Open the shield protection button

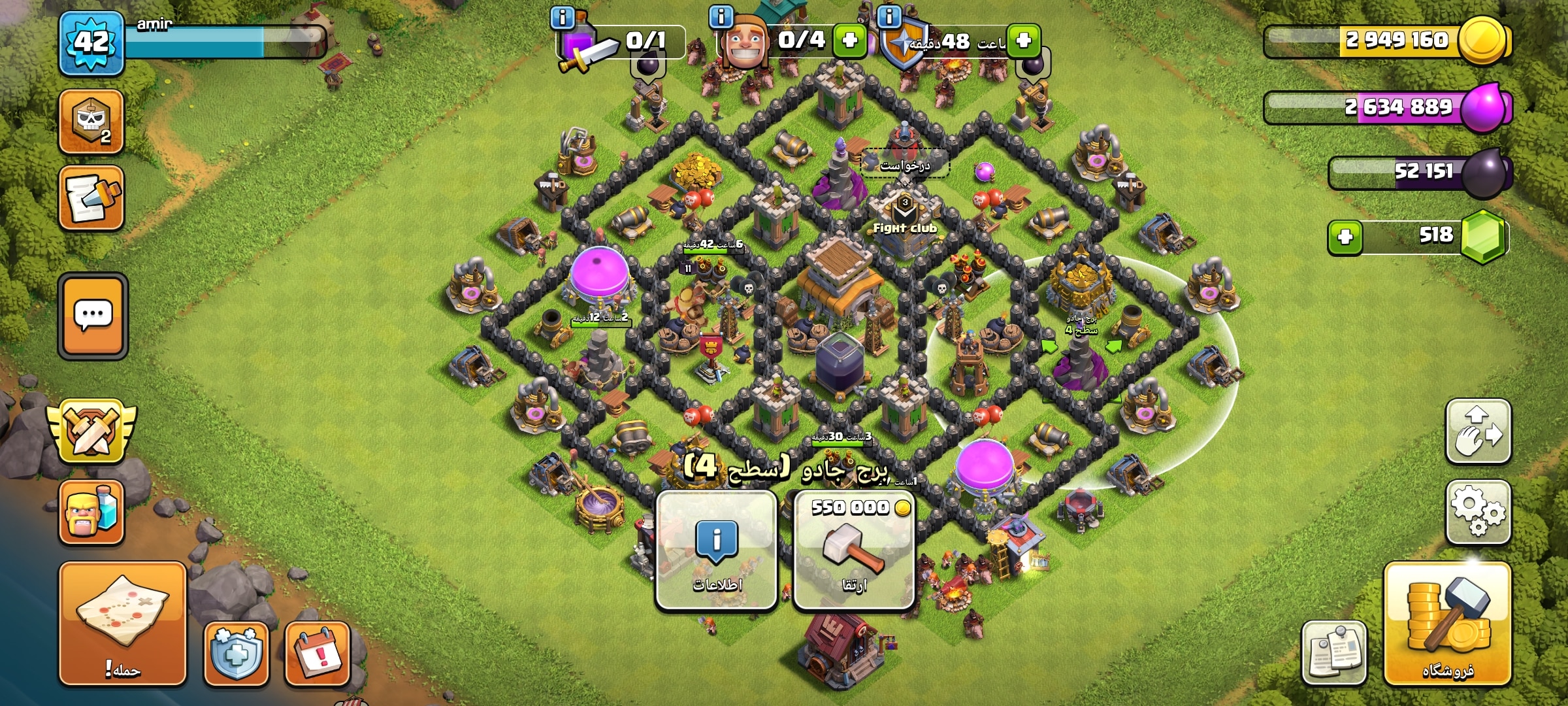(236, 653)
